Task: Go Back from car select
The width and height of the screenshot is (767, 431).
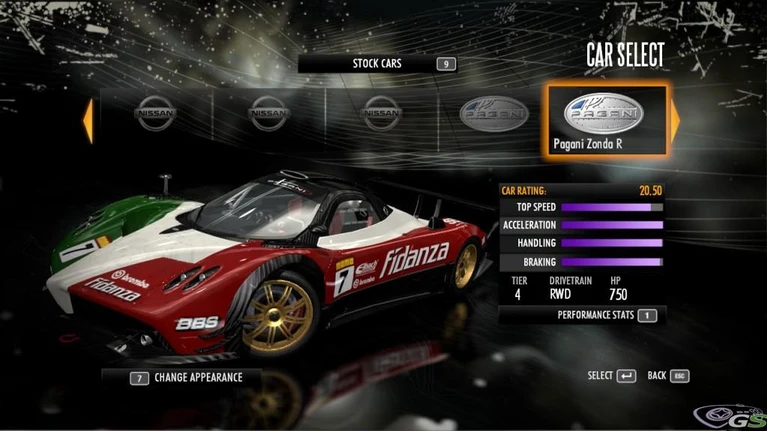Action: tap(669, 376)
